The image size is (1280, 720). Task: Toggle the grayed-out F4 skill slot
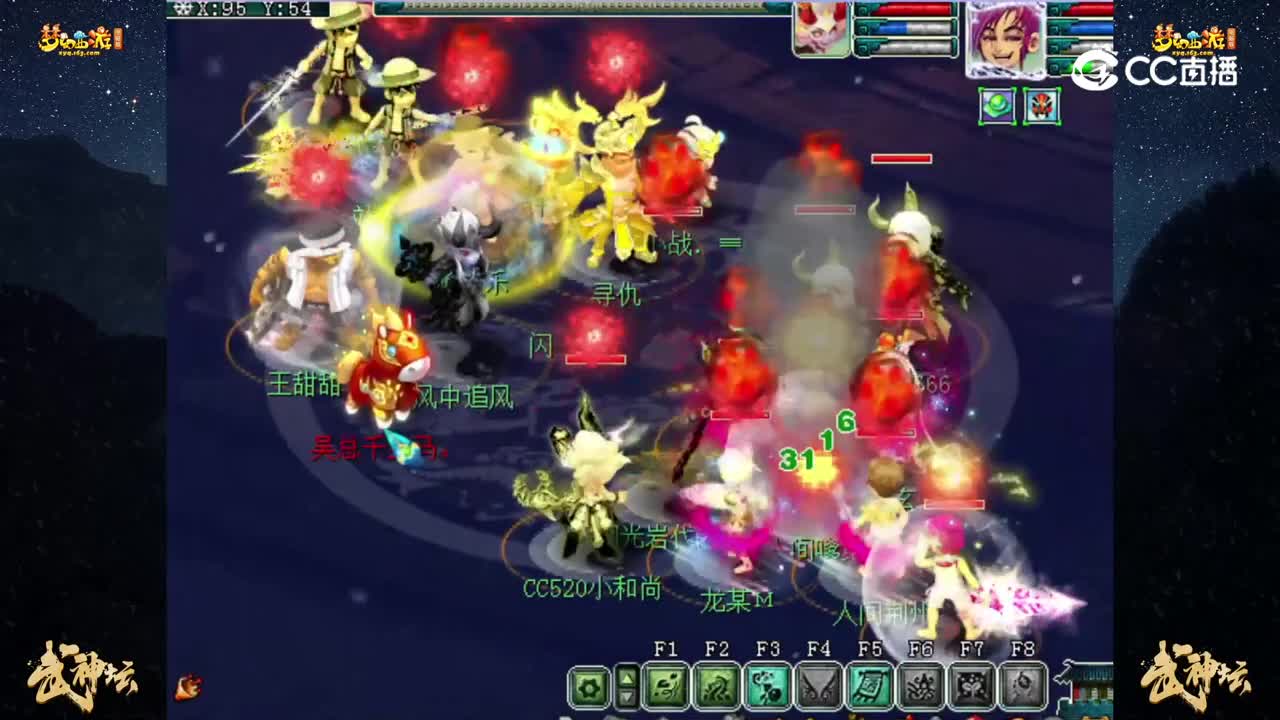[x=818, y=688]
